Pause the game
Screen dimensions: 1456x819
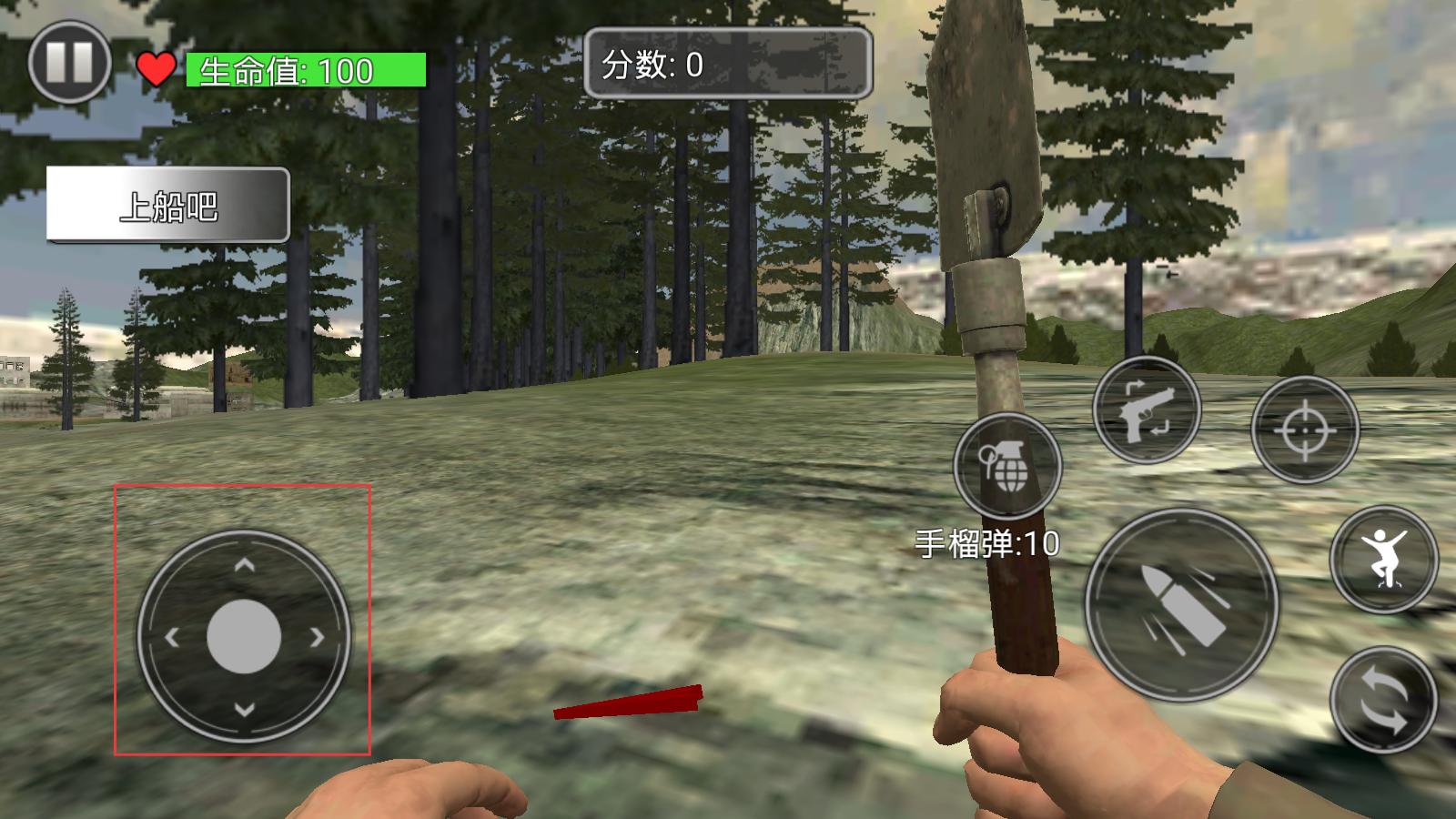tap(69, 63)
